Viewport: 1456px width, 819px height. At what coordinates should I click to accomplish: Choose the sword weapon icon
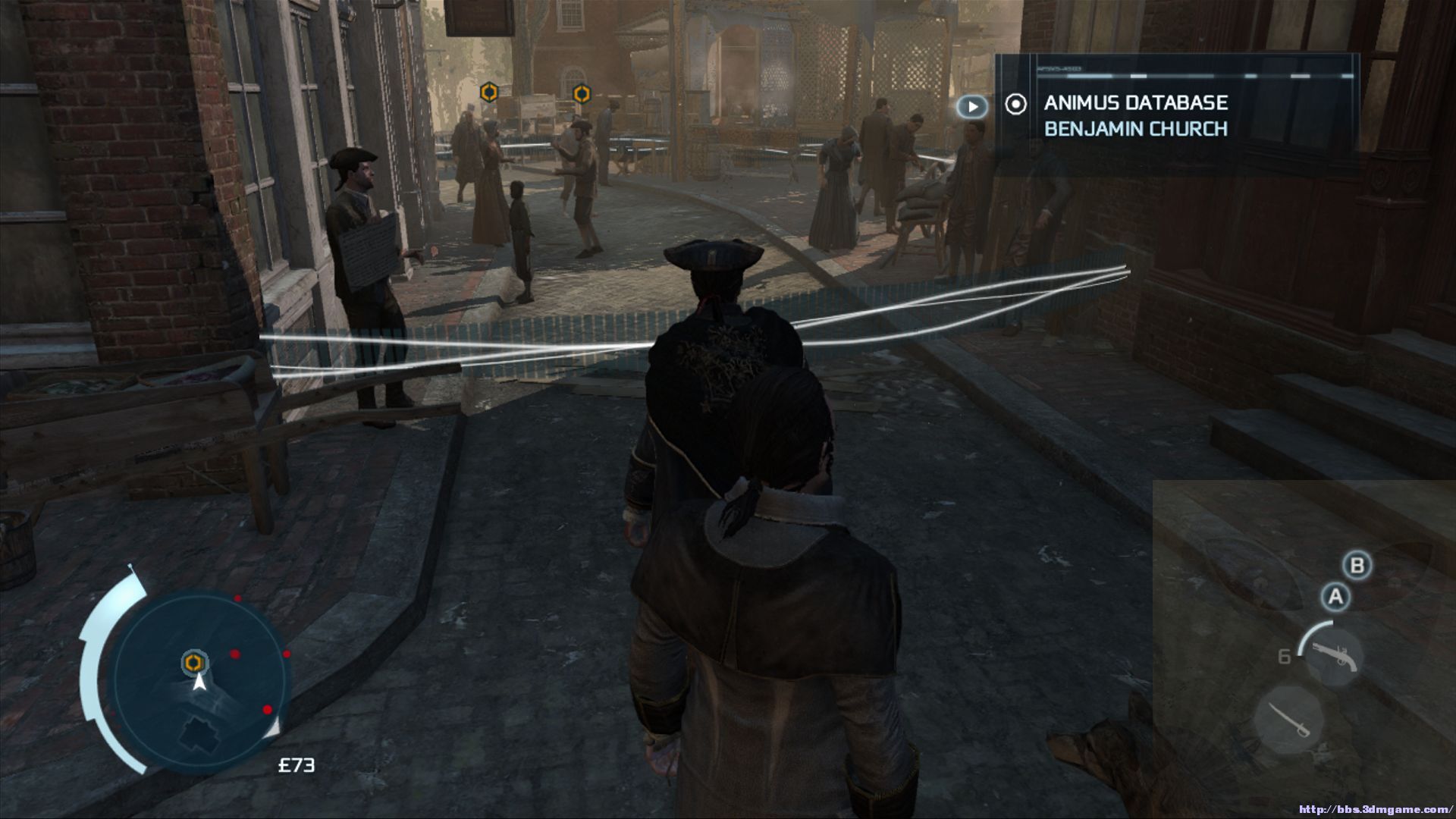tap(1288, 720)
